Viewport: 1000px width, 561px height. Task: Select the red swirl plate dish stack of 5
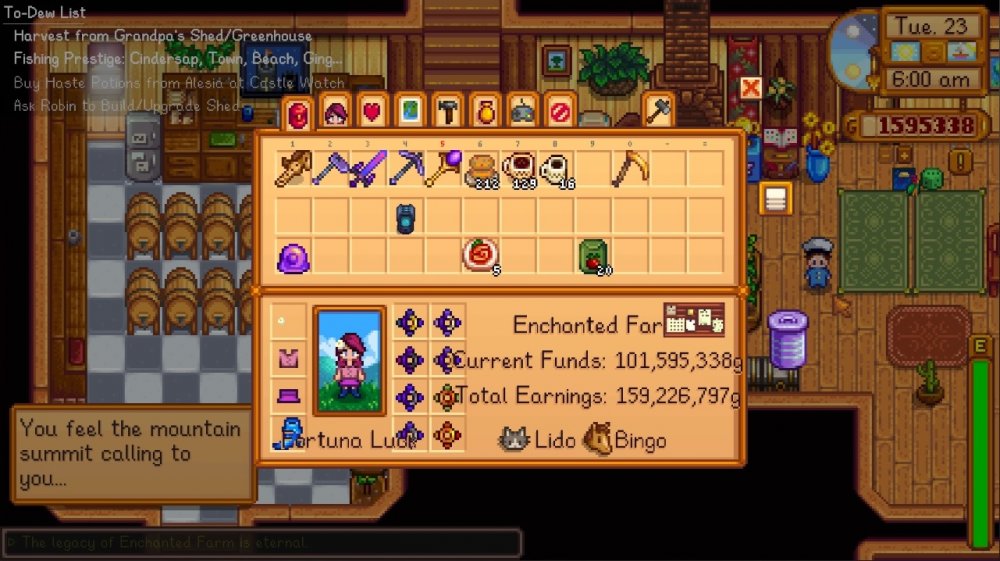click(480, 257)
